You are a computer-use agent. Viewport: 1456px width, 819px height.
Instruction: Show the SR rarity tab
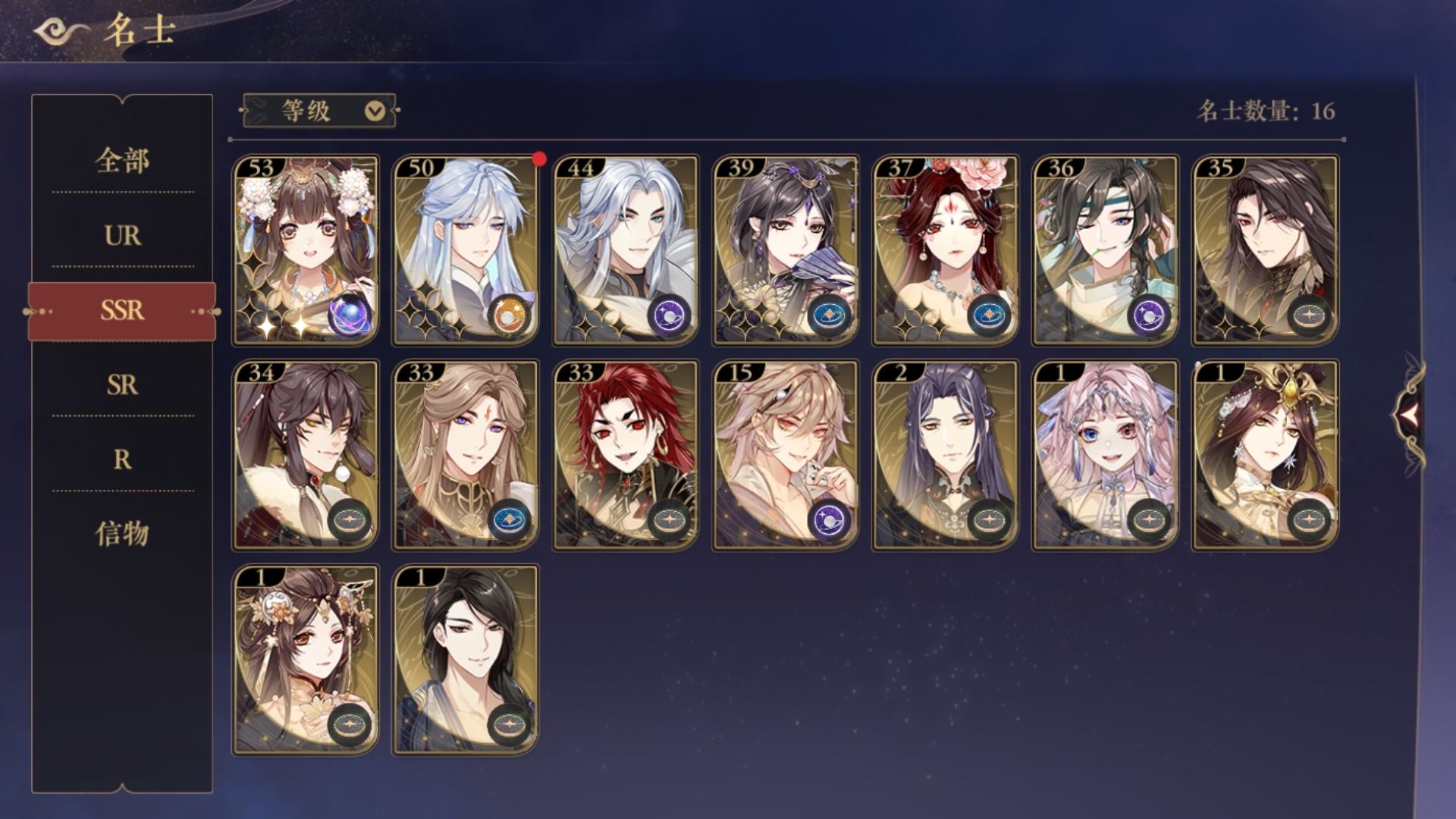point(122,384)
